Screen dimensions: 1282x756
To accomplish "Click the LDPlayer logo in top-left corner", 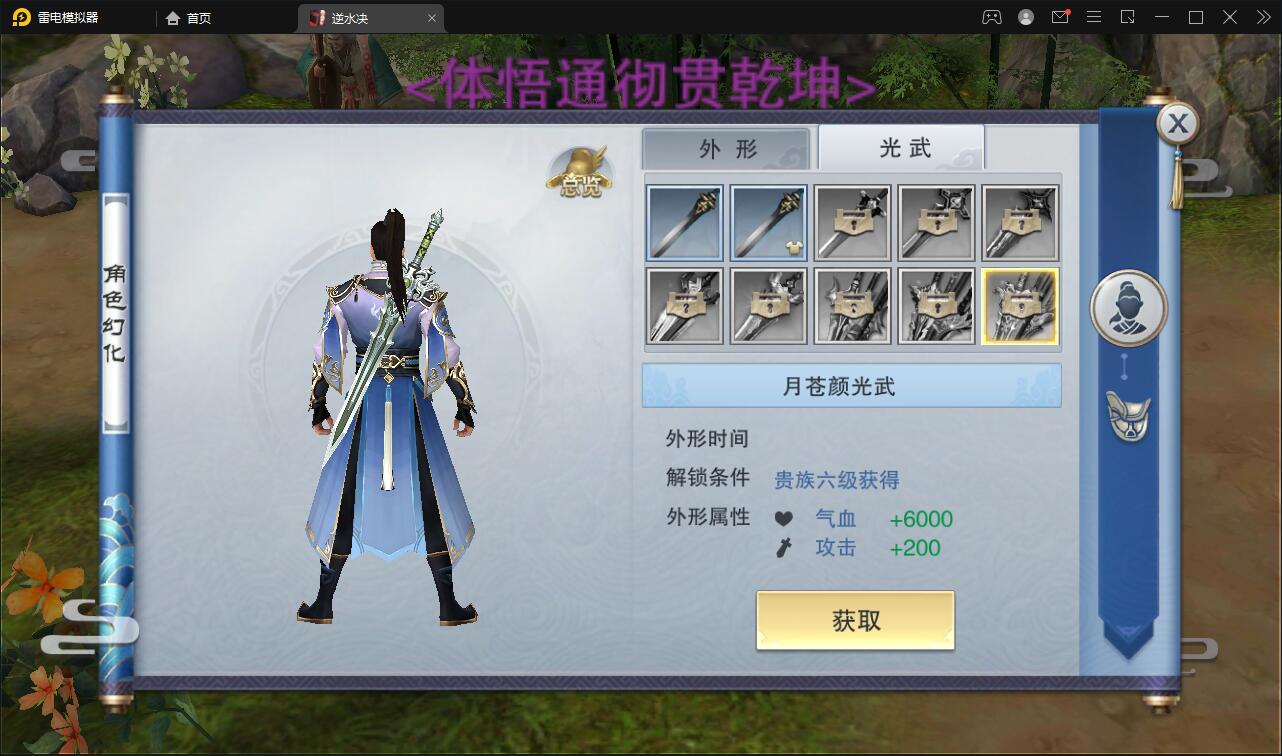I will point(20,17).
